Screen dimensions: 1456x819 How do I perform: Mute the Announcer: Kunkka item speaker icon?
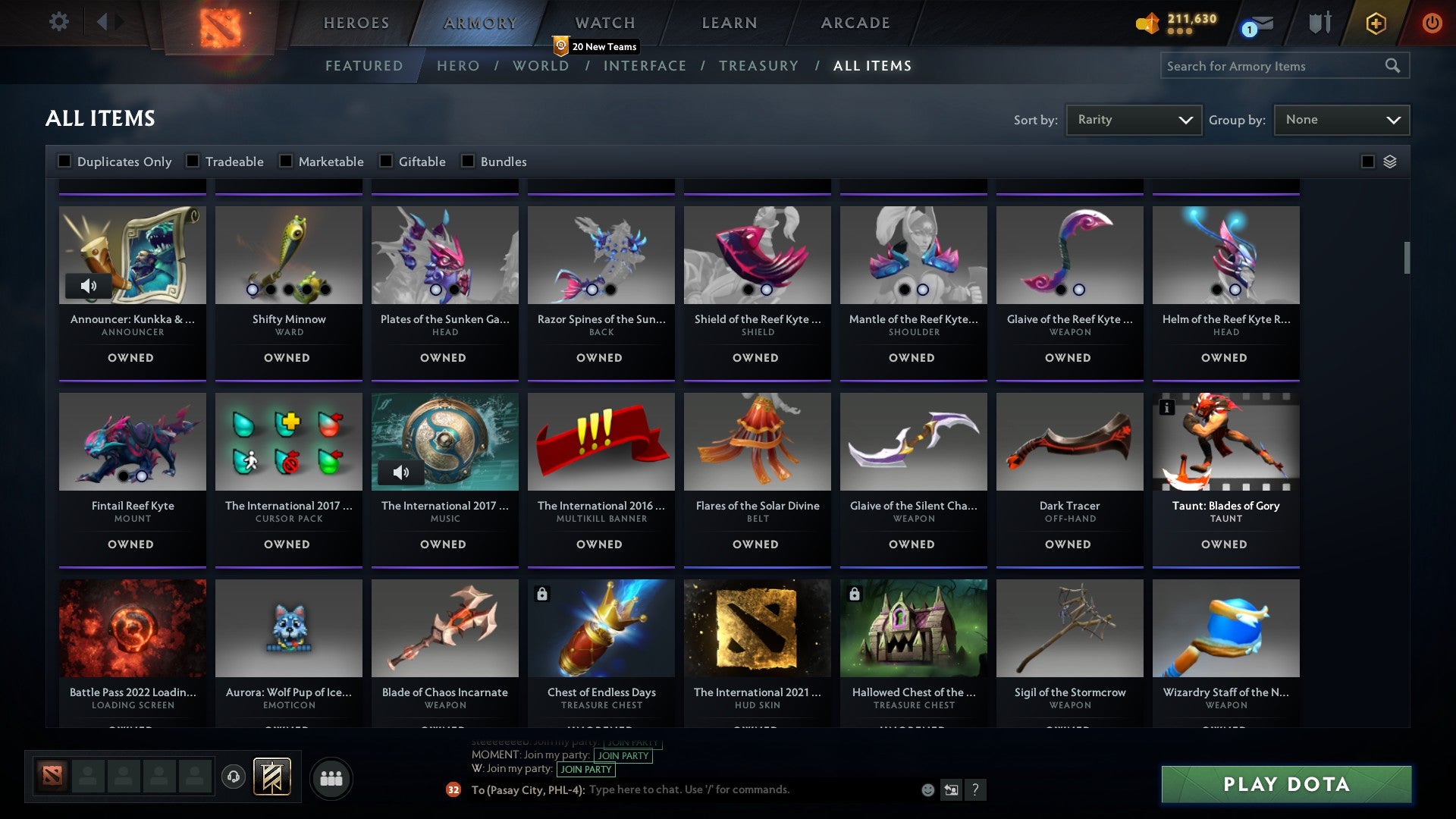(89, 286)
